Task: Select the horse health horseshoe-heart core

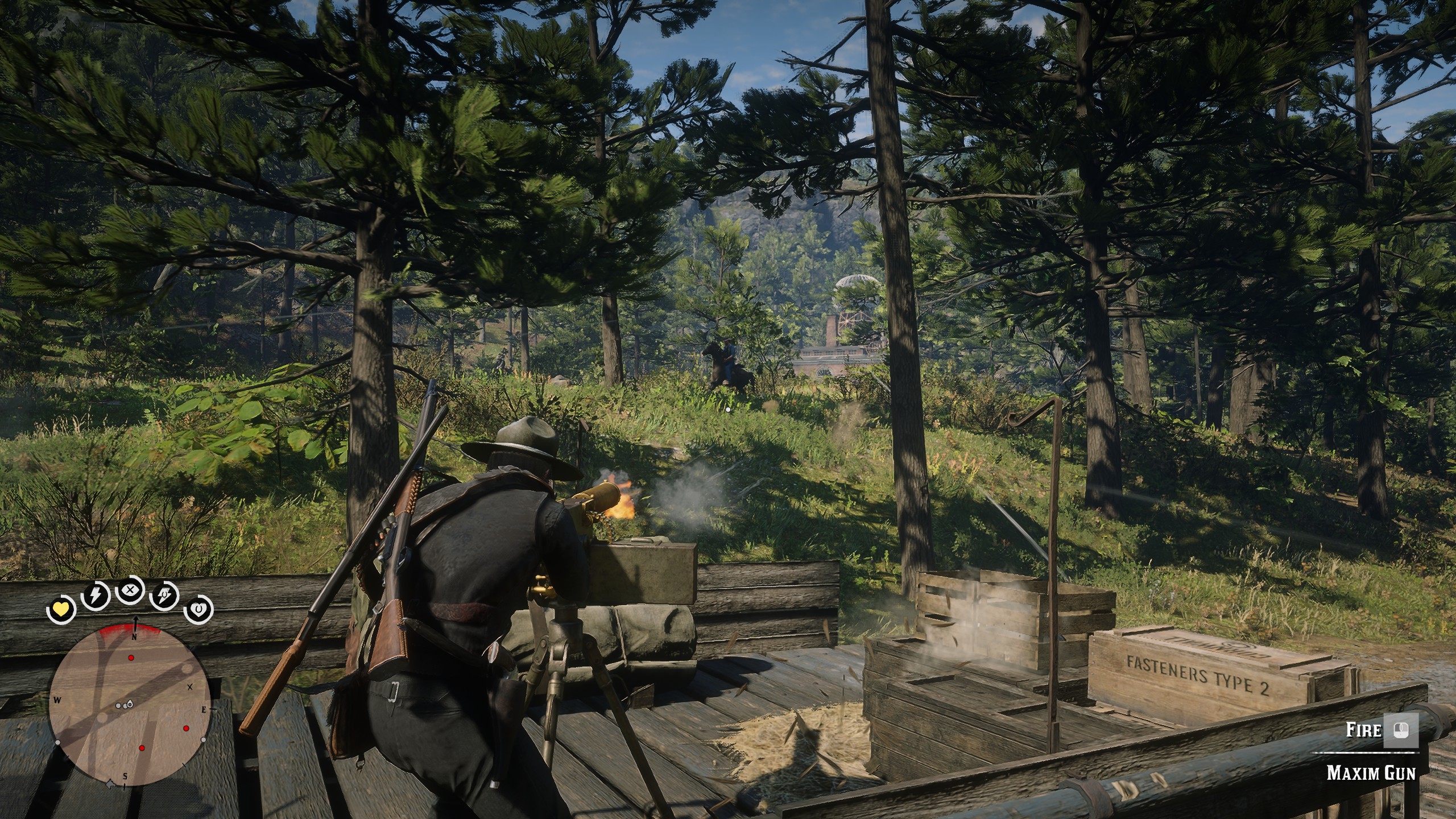Action: tap(198, 403)
